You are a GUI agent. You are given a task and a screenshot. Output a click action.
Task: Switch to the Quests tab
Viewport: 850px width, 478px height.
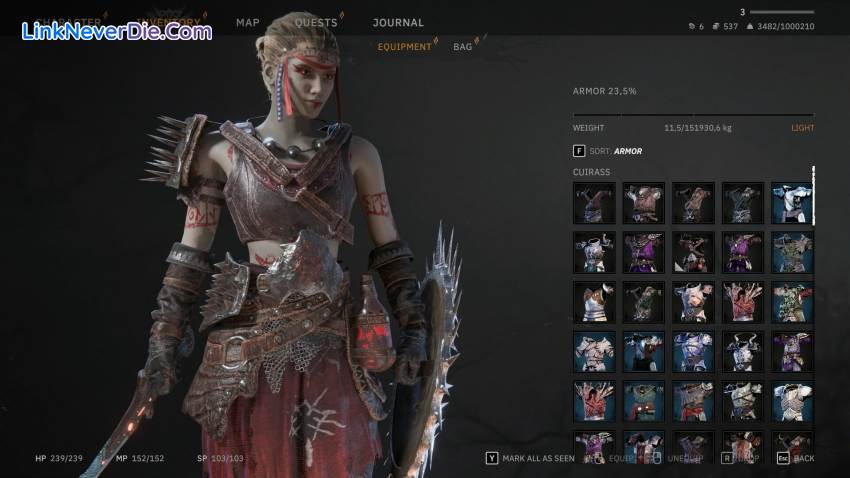tap(315, 22)
